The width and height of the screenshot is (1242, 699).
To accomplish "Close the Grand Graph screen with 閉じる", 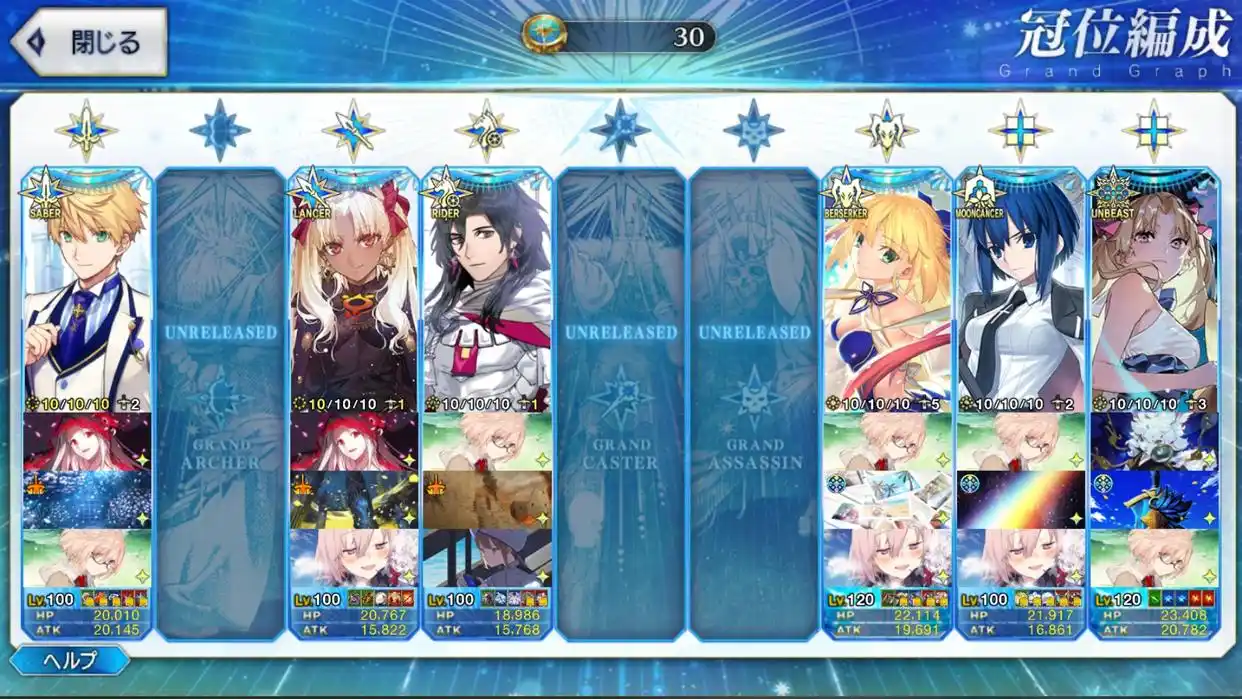I will pyautogui.click(x=88, y=42).
